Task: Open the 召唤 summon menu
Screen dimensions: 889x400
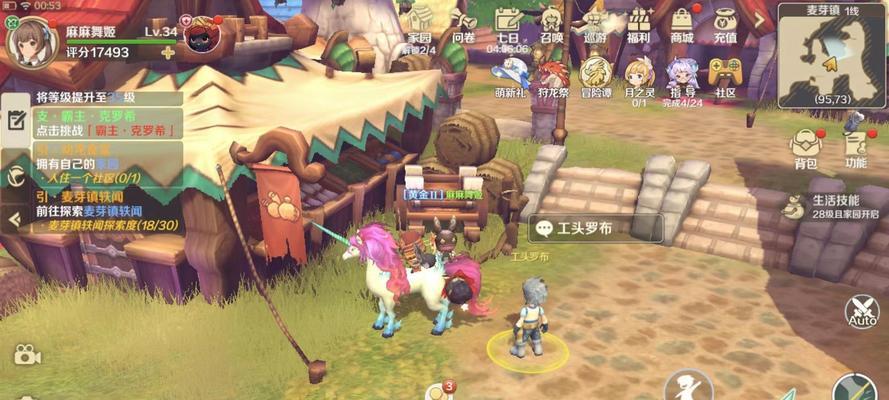Action: (x=551, y=25)
